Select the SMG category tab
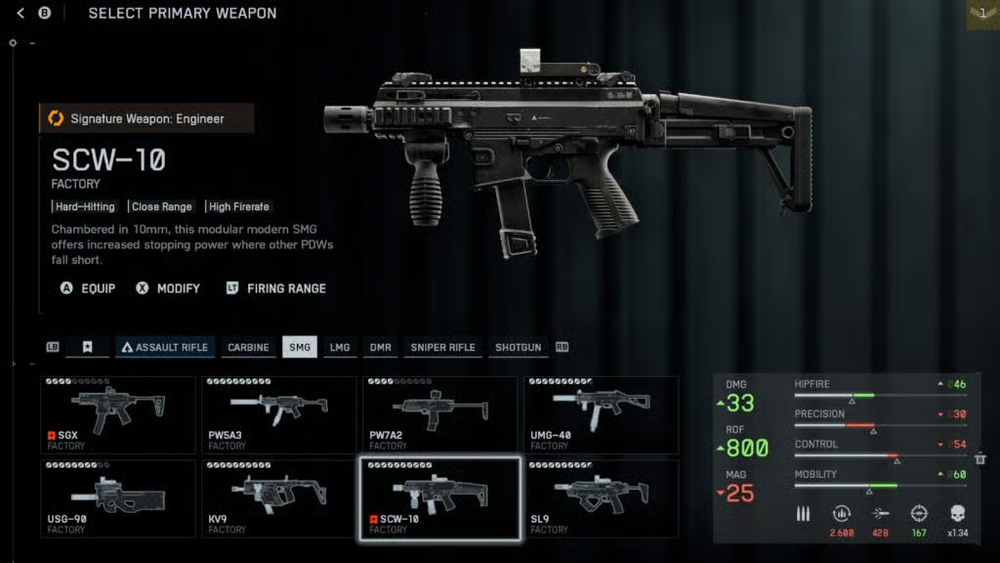The width and height of the screenshot is (1000, 563). 299,347
